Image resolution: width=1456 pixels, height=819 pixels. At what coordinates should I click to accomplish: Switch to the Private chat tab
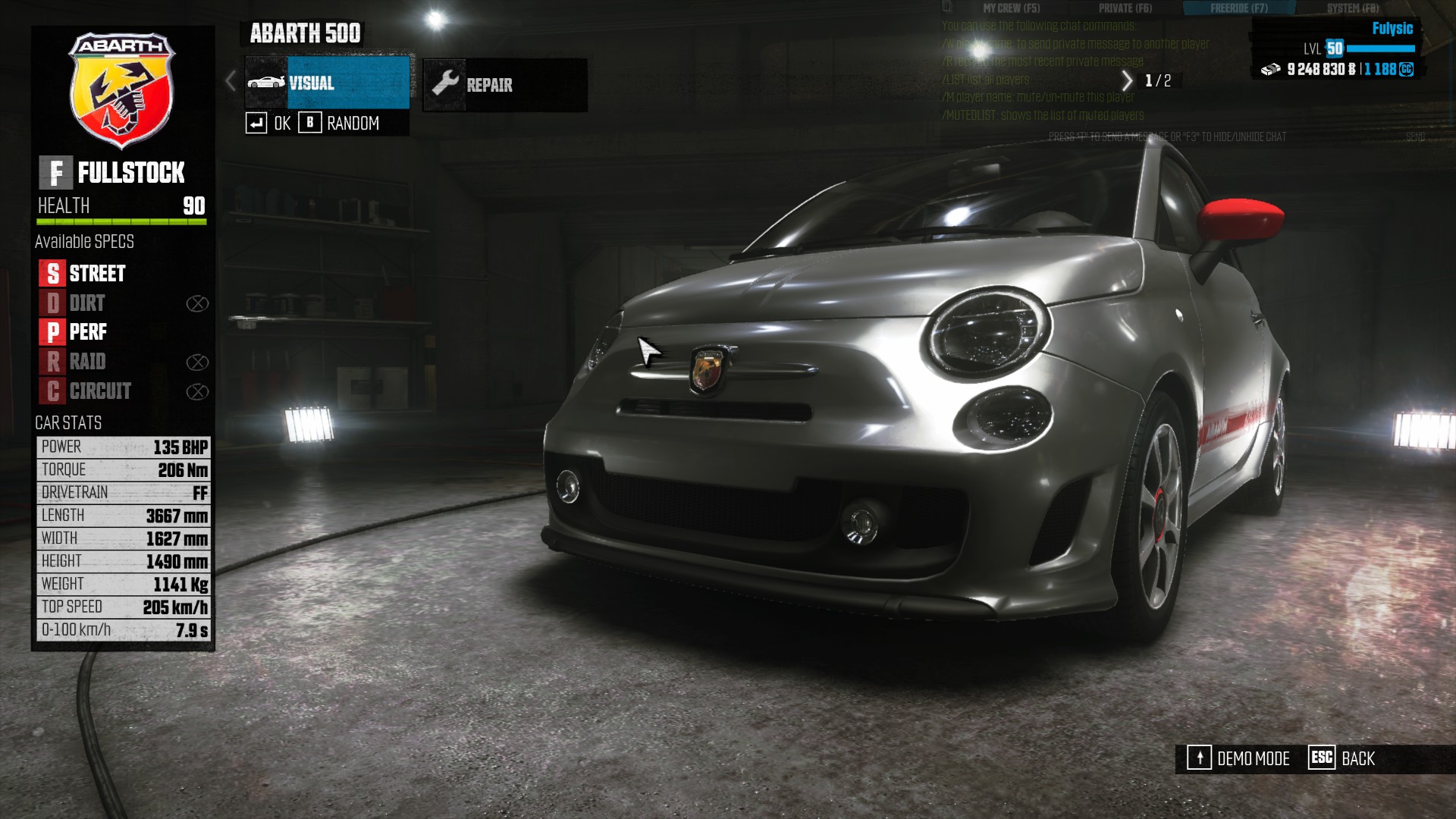tap(1125, 8)
